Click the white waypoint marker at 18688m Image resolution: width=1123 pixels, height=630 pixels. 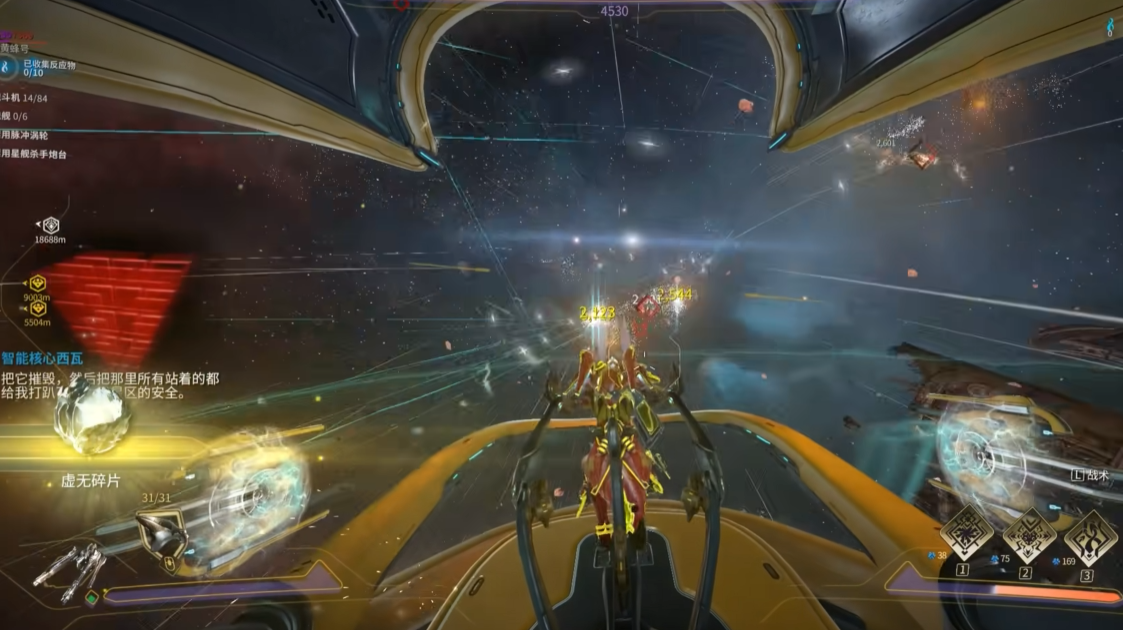50,225
